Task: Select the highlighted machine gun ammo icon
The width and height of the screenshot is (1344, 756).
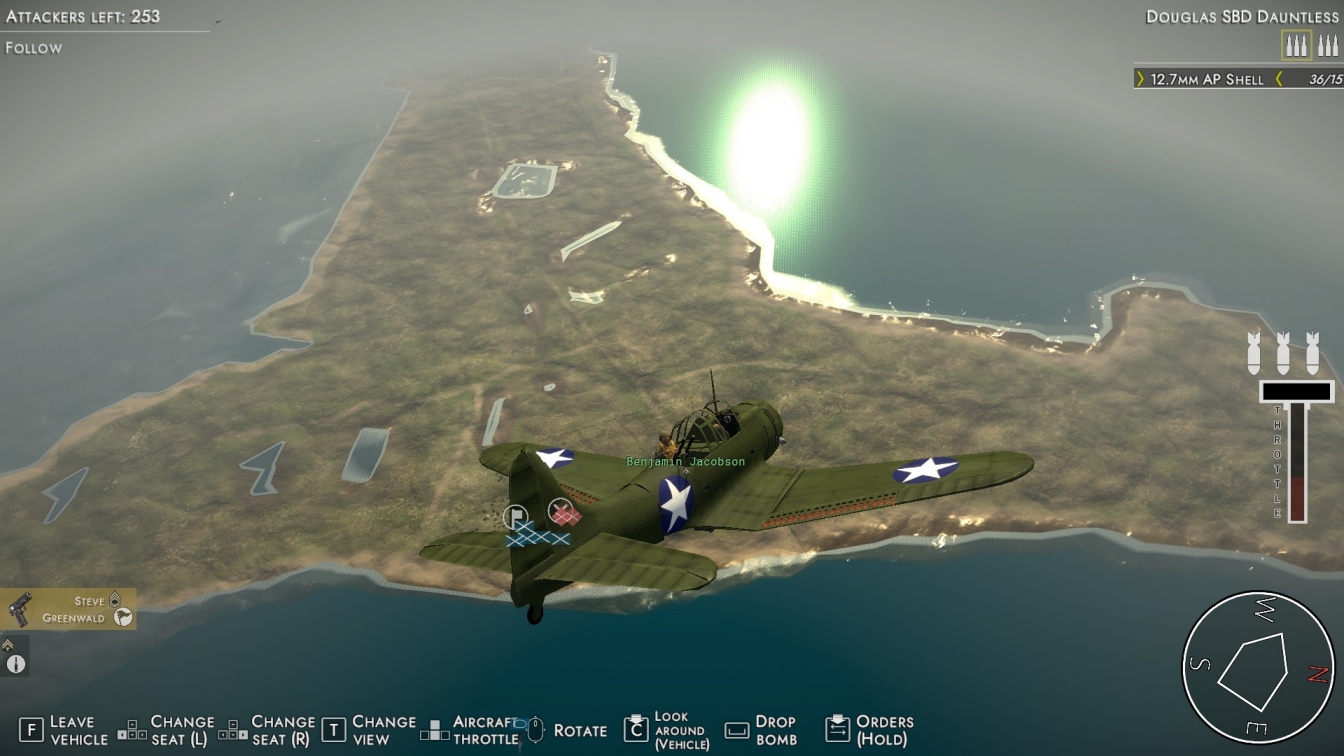Action: coord(1297,45)
